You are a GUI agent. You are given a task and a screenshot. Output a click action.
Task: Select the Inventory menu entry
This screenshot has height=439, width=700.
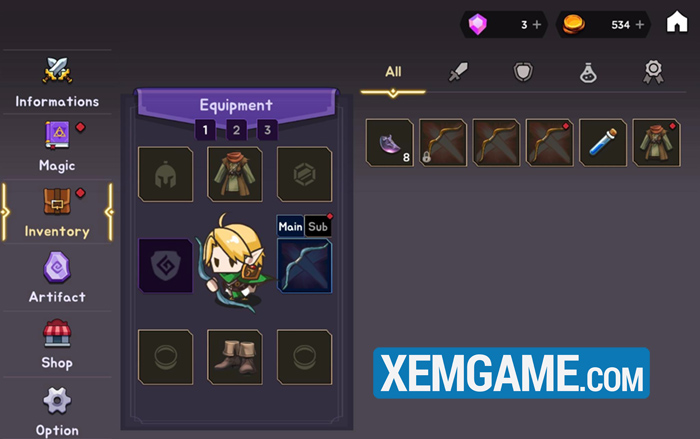tap(57, 212)
